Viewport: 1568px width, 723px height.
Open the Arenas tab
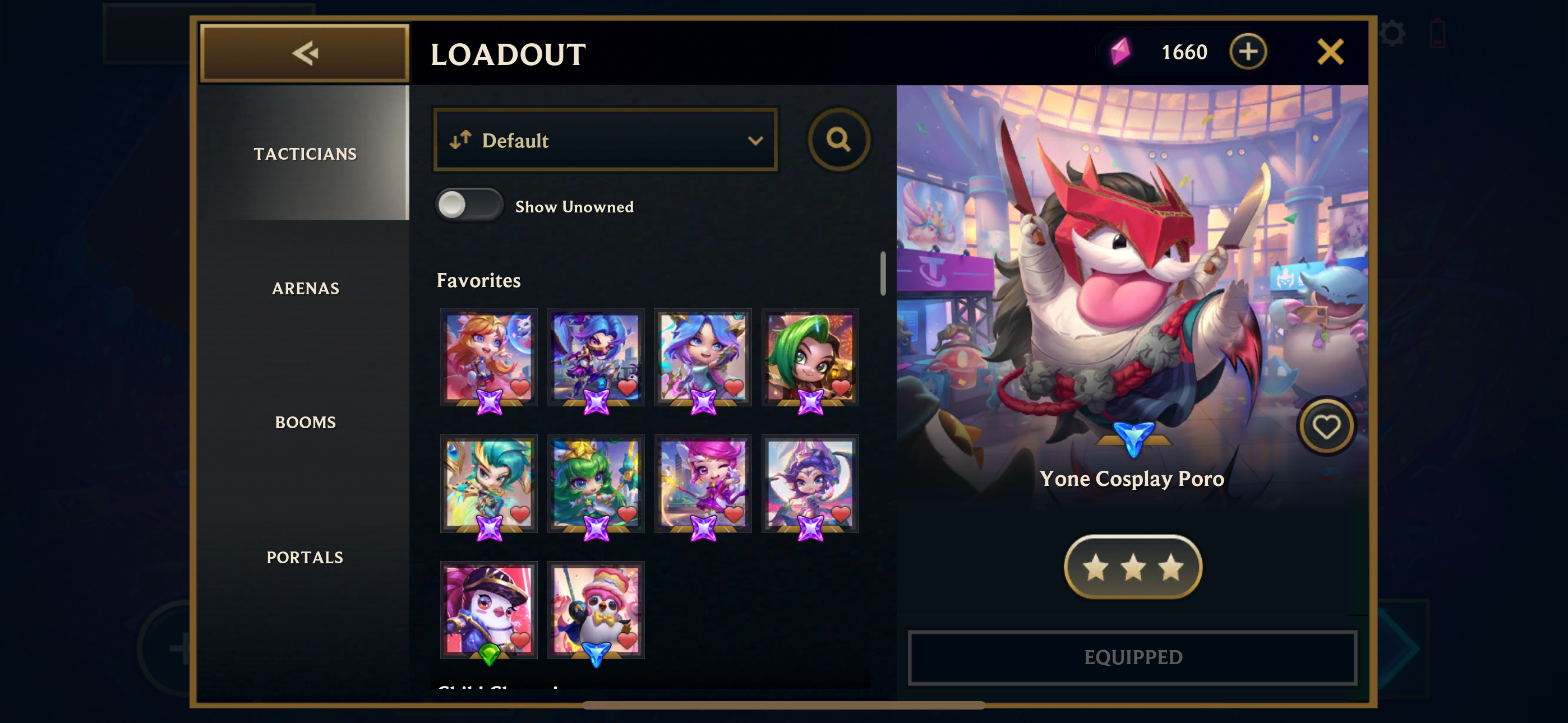click(305, 289)
